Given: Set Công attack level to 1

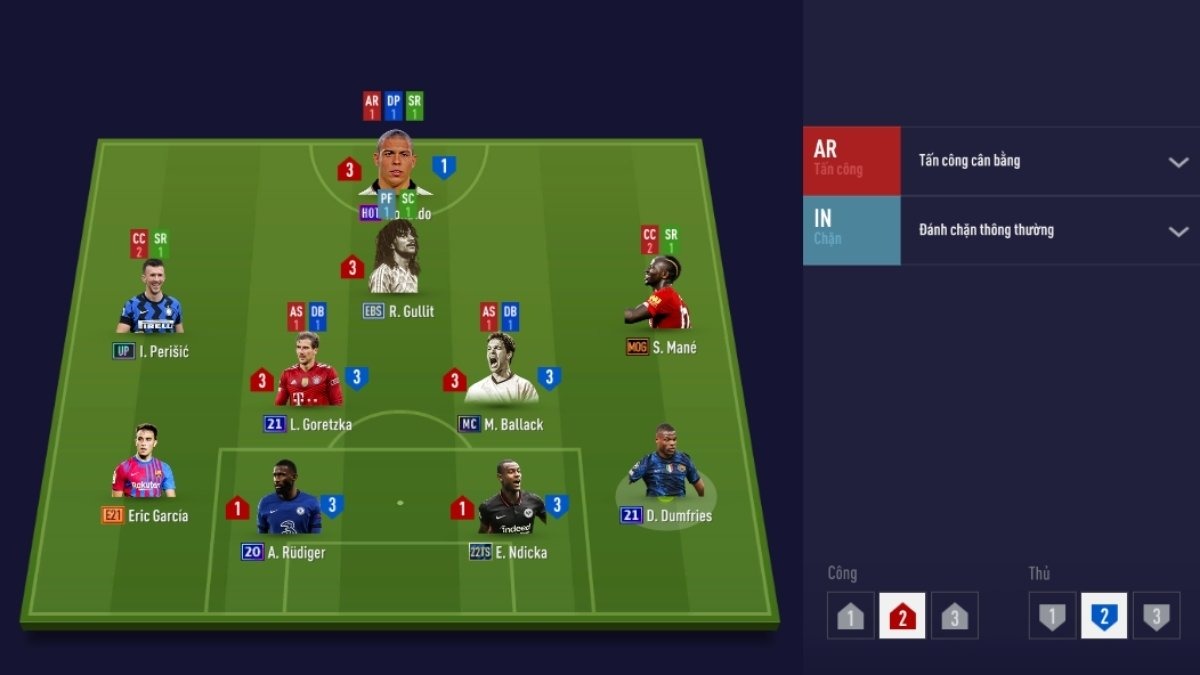Looking at the screenshot, I should pos(850,616).
